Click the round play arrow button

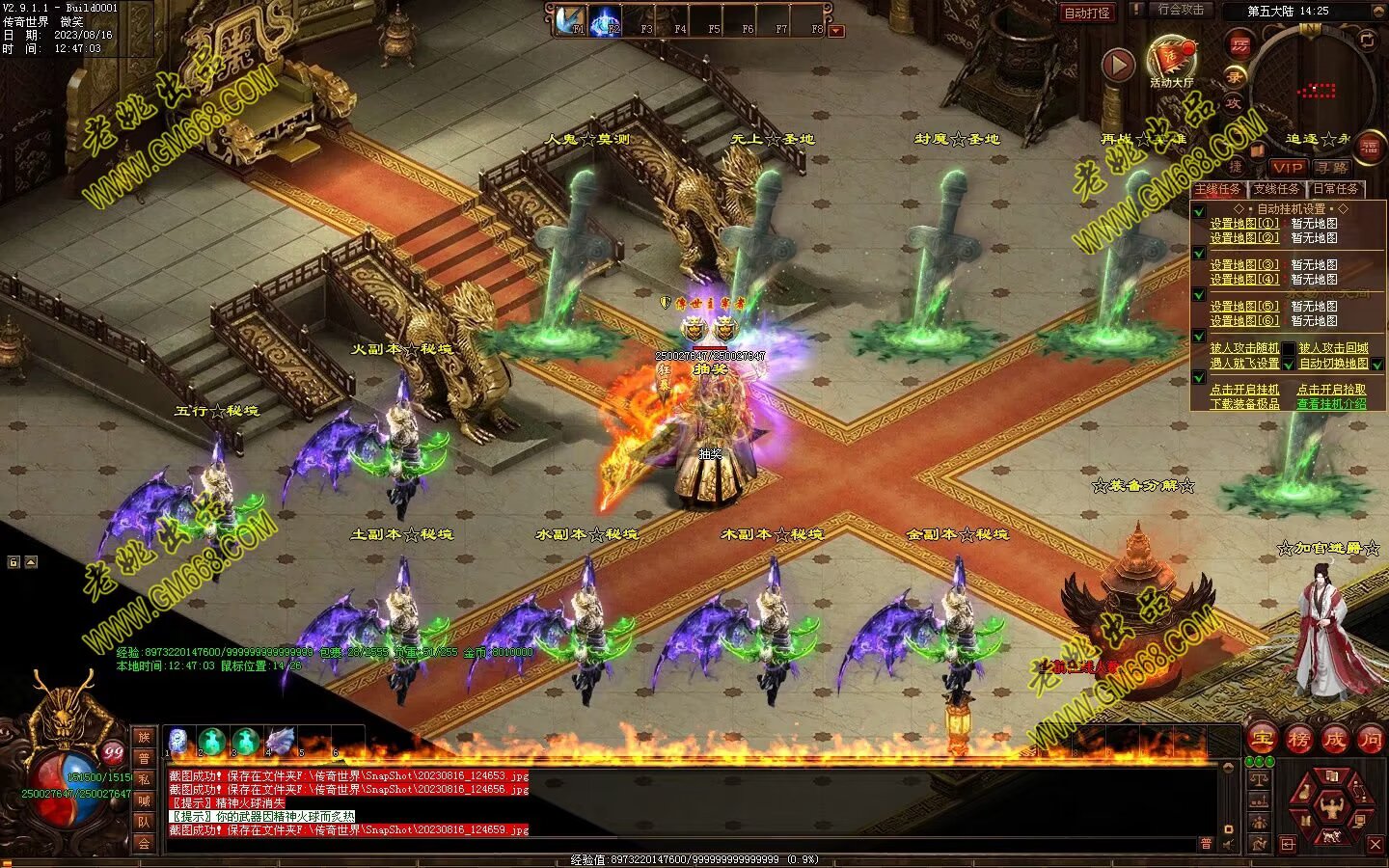click(1118, 65)
